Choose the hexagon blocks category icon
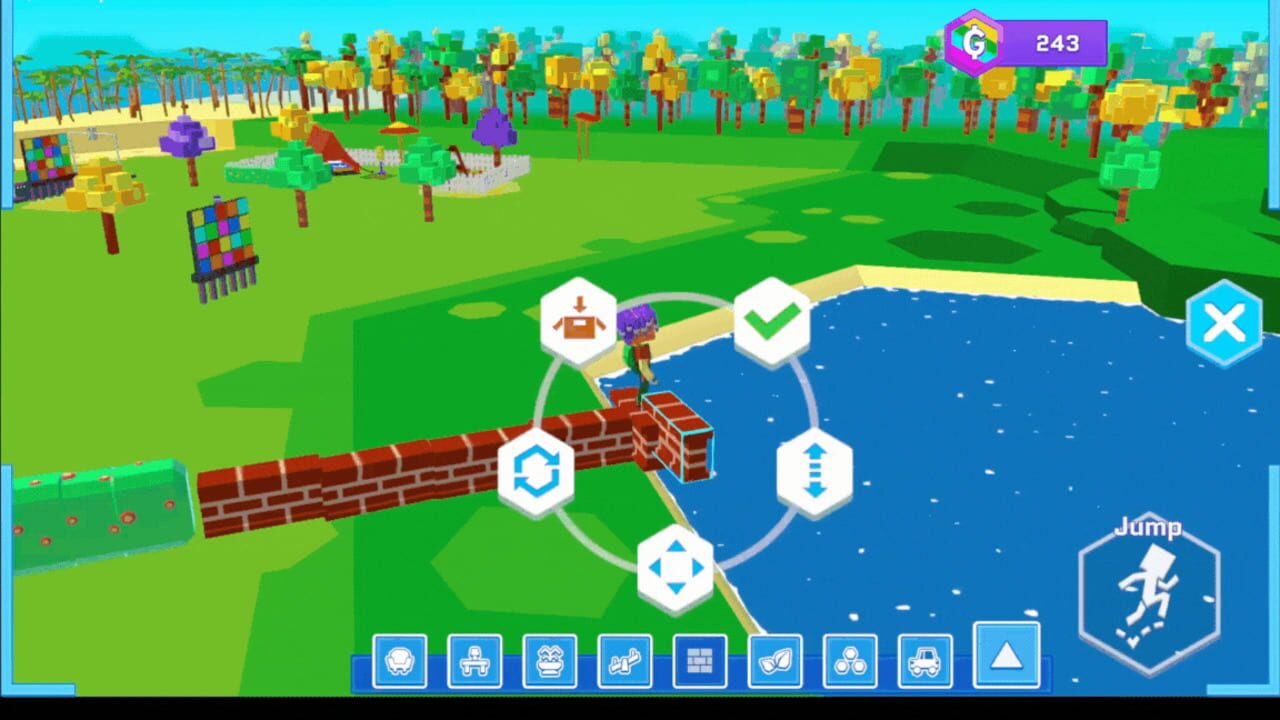 851,660
